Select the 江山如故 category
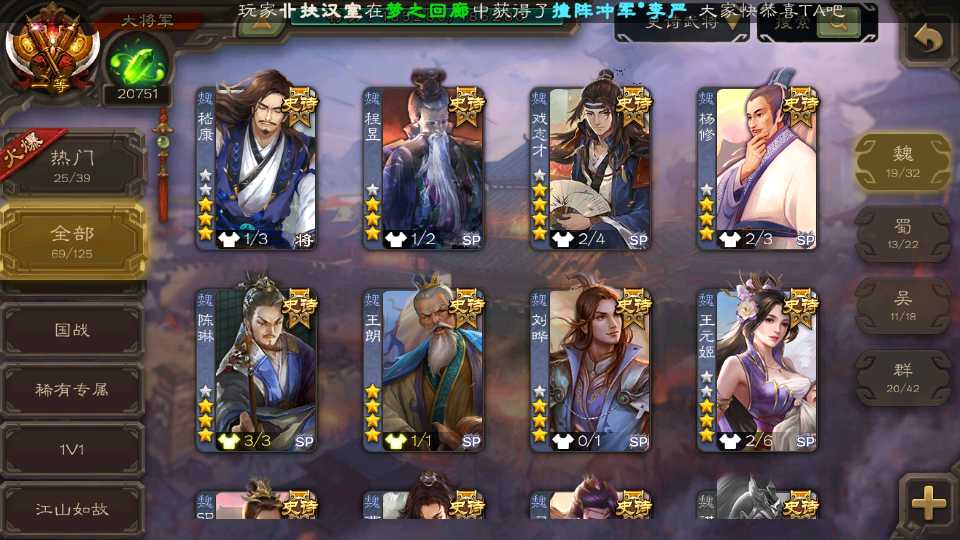The image size is (960, 540). click(x=72, y=509)
